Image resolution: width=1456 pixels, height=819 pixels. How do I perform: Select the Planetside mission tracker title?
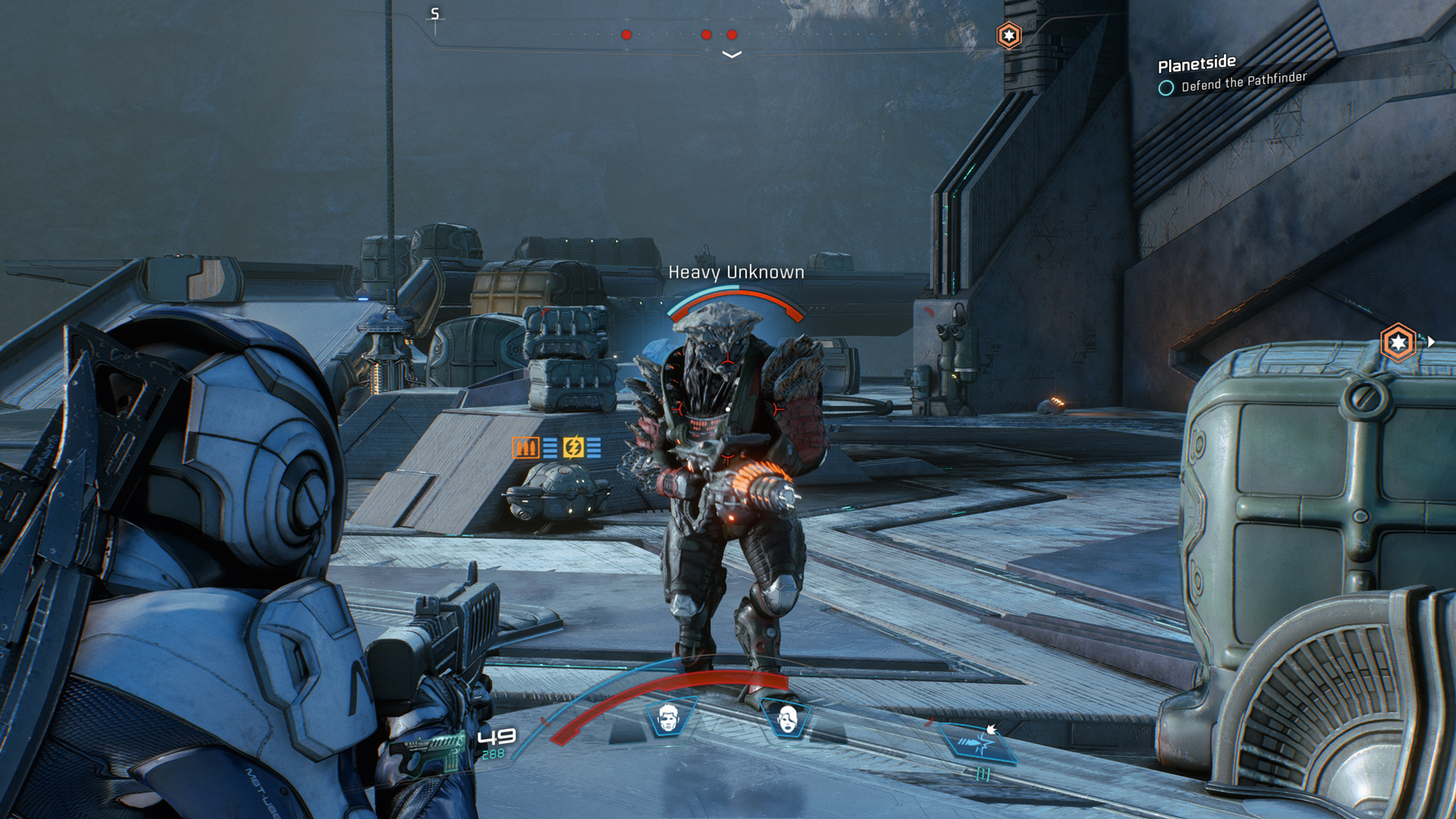click(1197, 64)
